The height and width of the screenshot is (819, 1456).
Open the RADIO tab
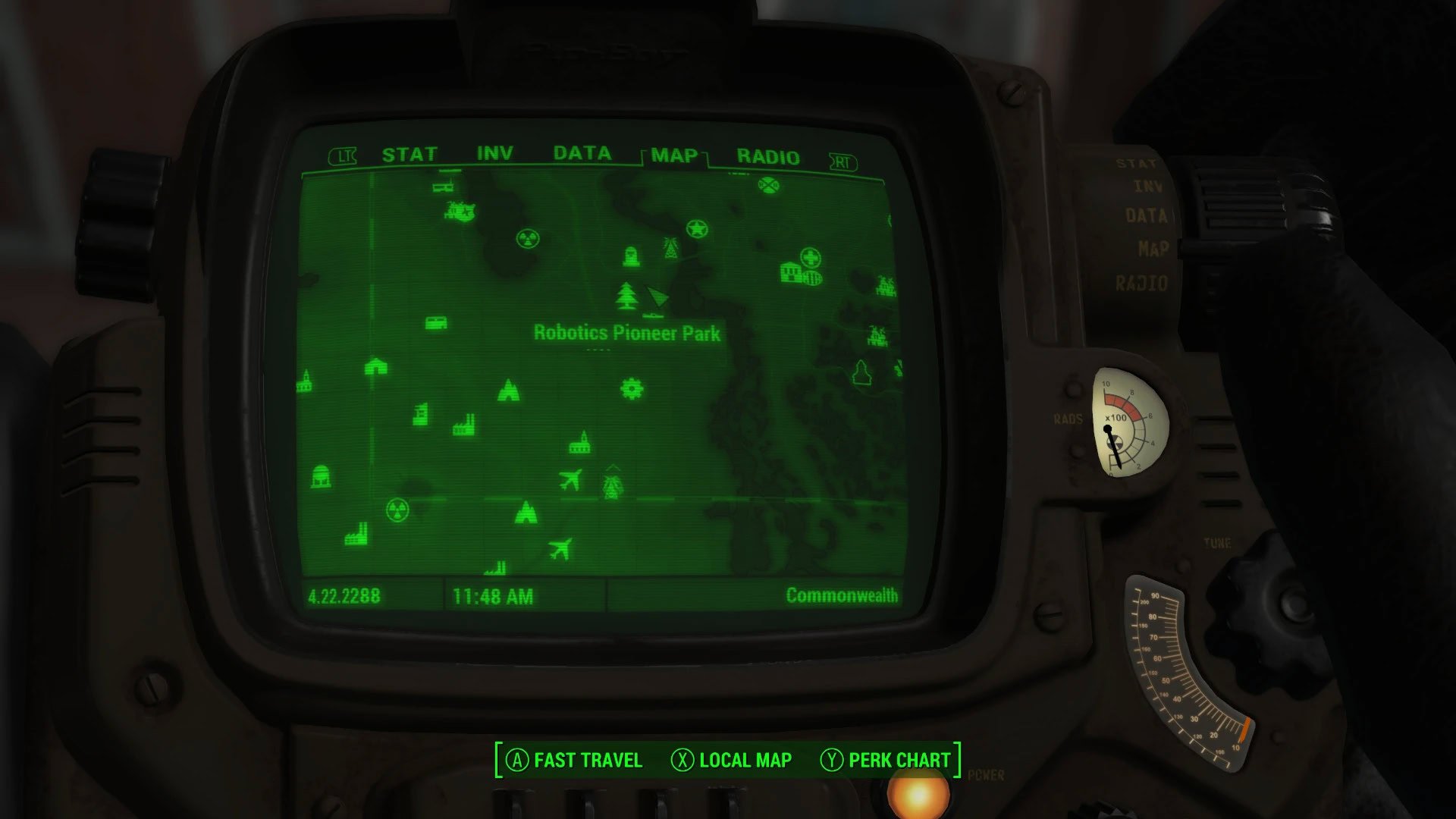pos(767,157)
